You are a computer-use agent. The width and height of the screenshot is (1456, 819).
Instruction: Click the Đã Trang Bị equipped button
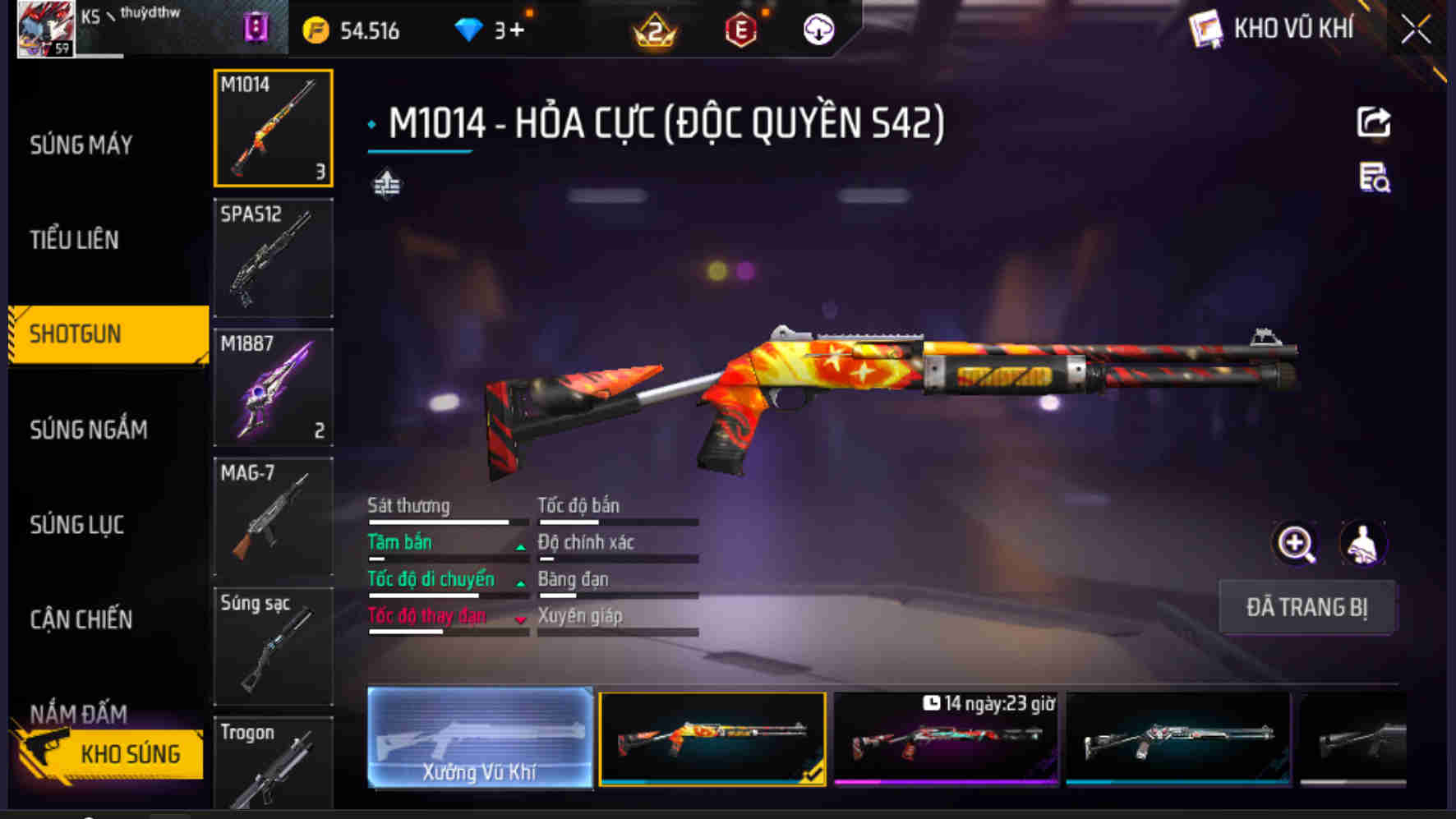1306,607
